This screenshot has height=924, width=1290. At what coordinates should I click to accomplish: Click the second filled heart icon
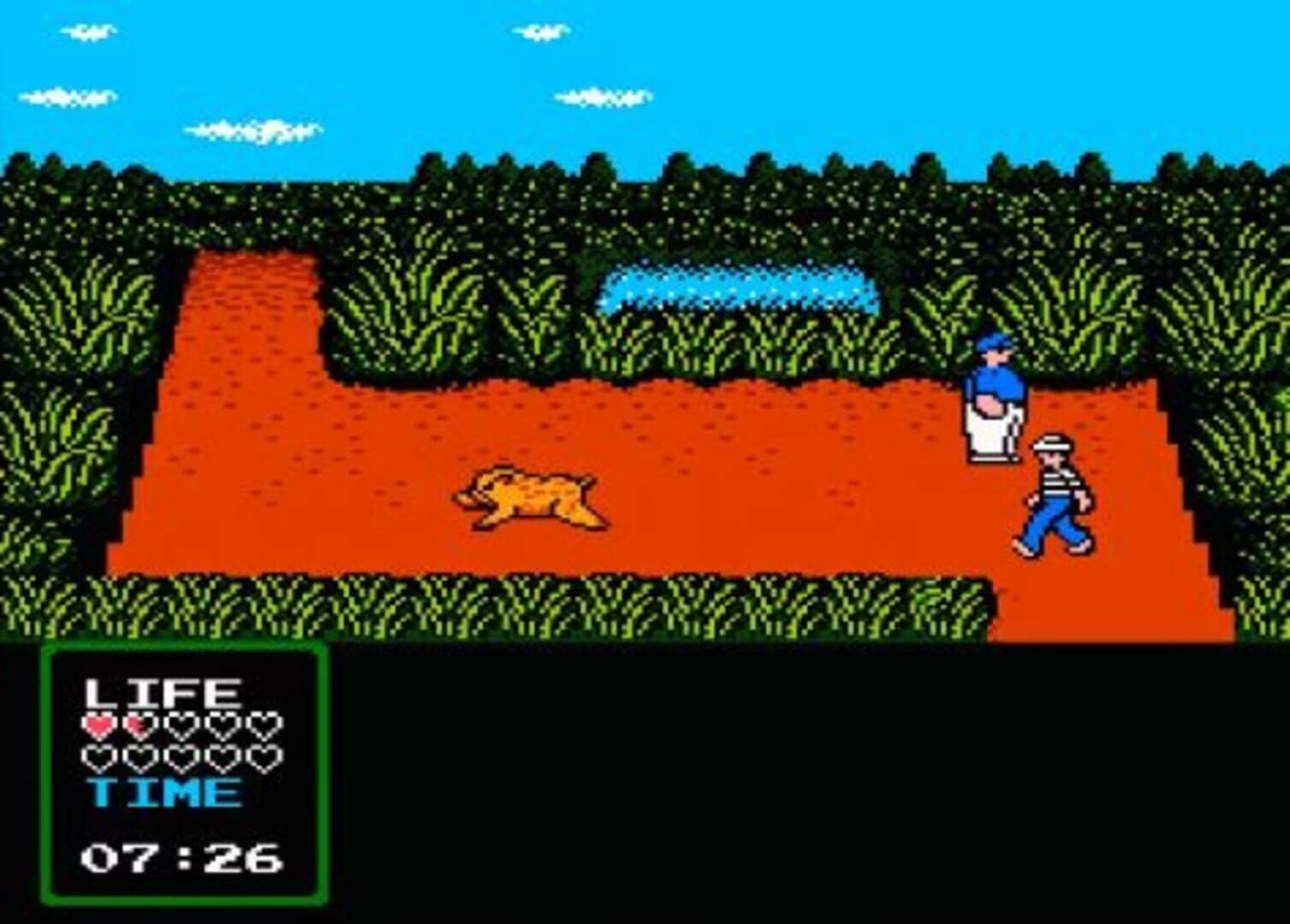pyautogui.click(x=137, y=726)
